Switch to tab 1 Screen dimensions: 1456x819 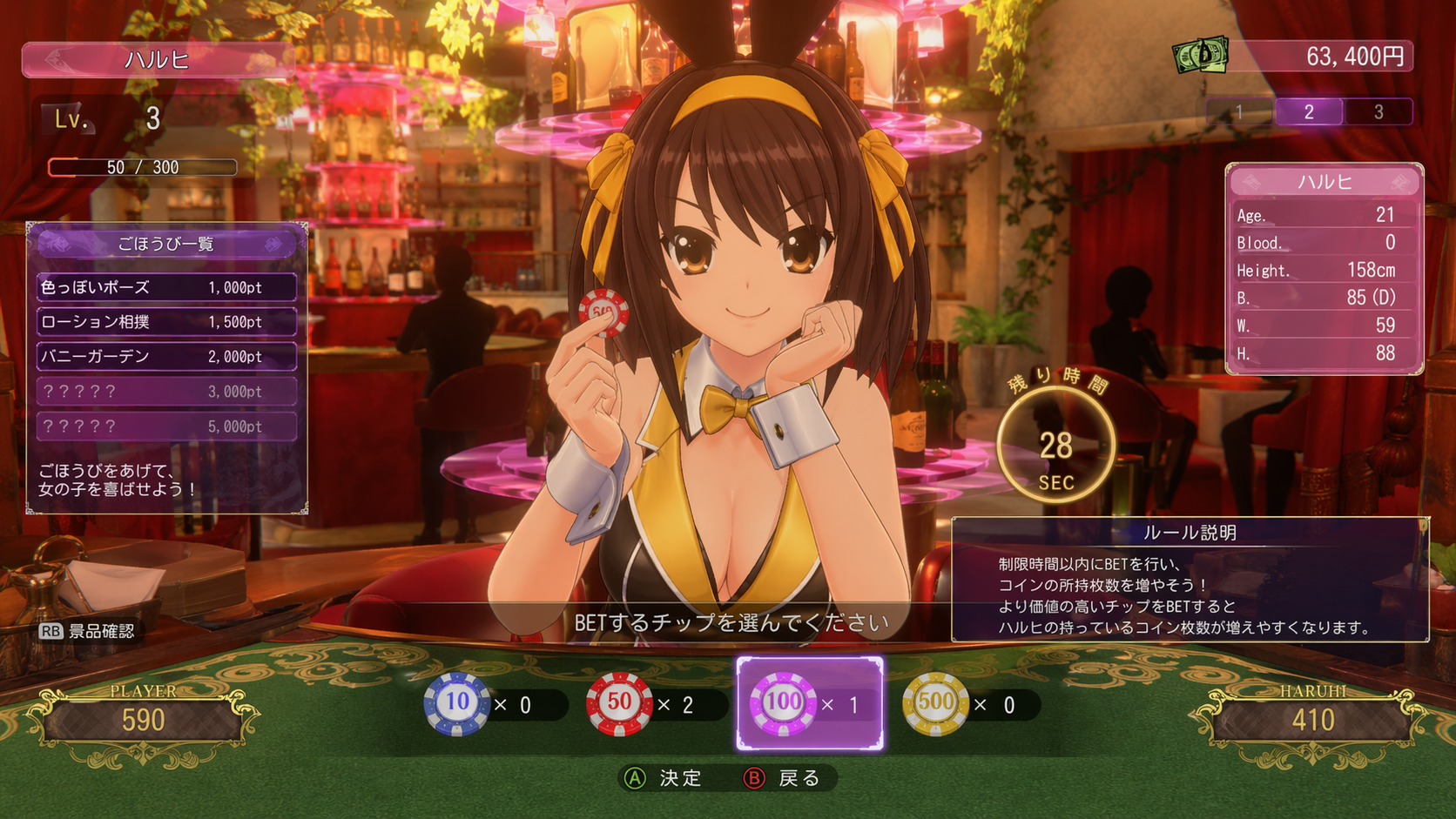(x=1239, y=112)
